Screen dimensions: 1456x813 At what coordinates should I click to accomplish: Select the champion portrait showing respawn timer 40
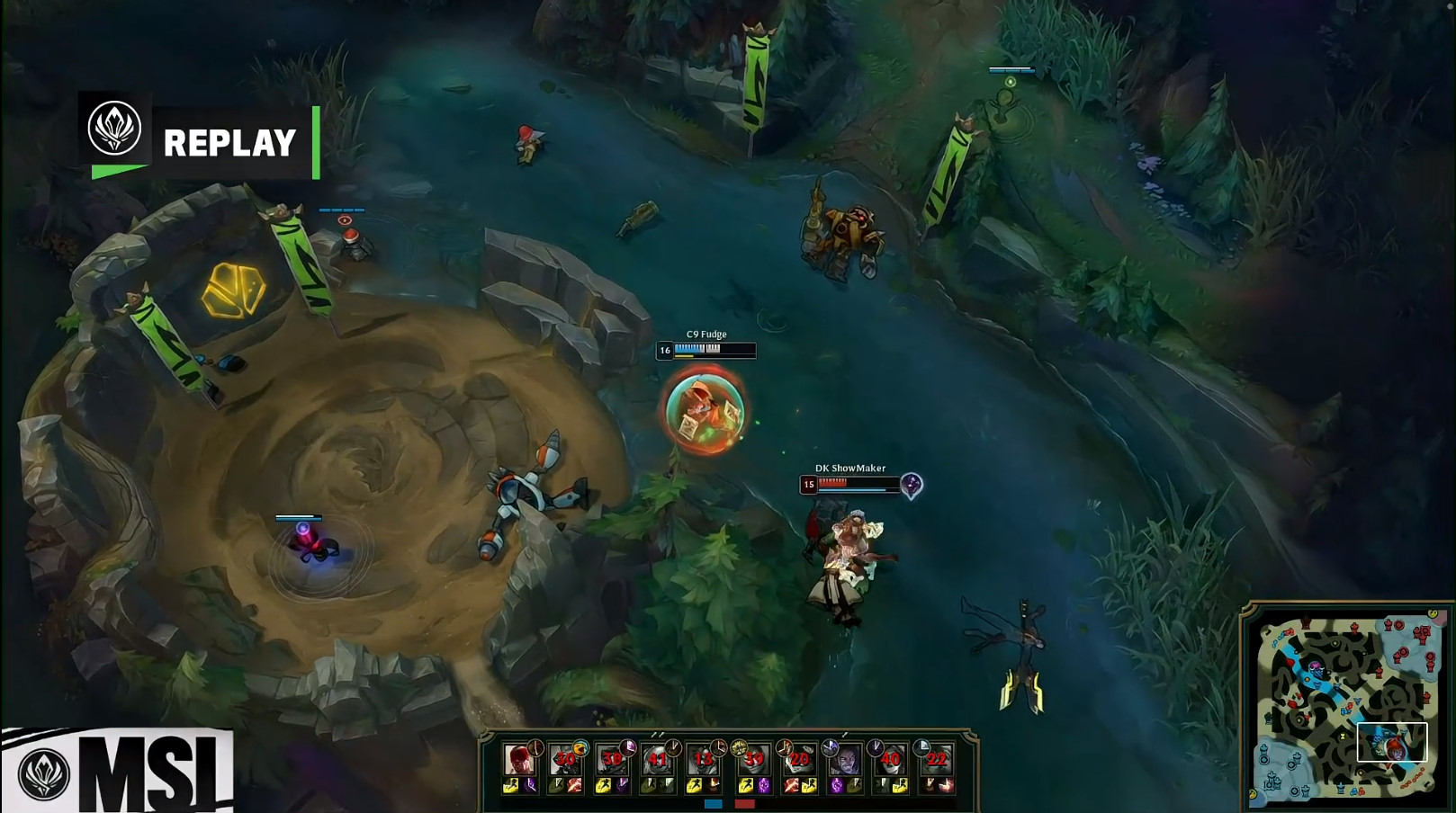tap(890, 760)
